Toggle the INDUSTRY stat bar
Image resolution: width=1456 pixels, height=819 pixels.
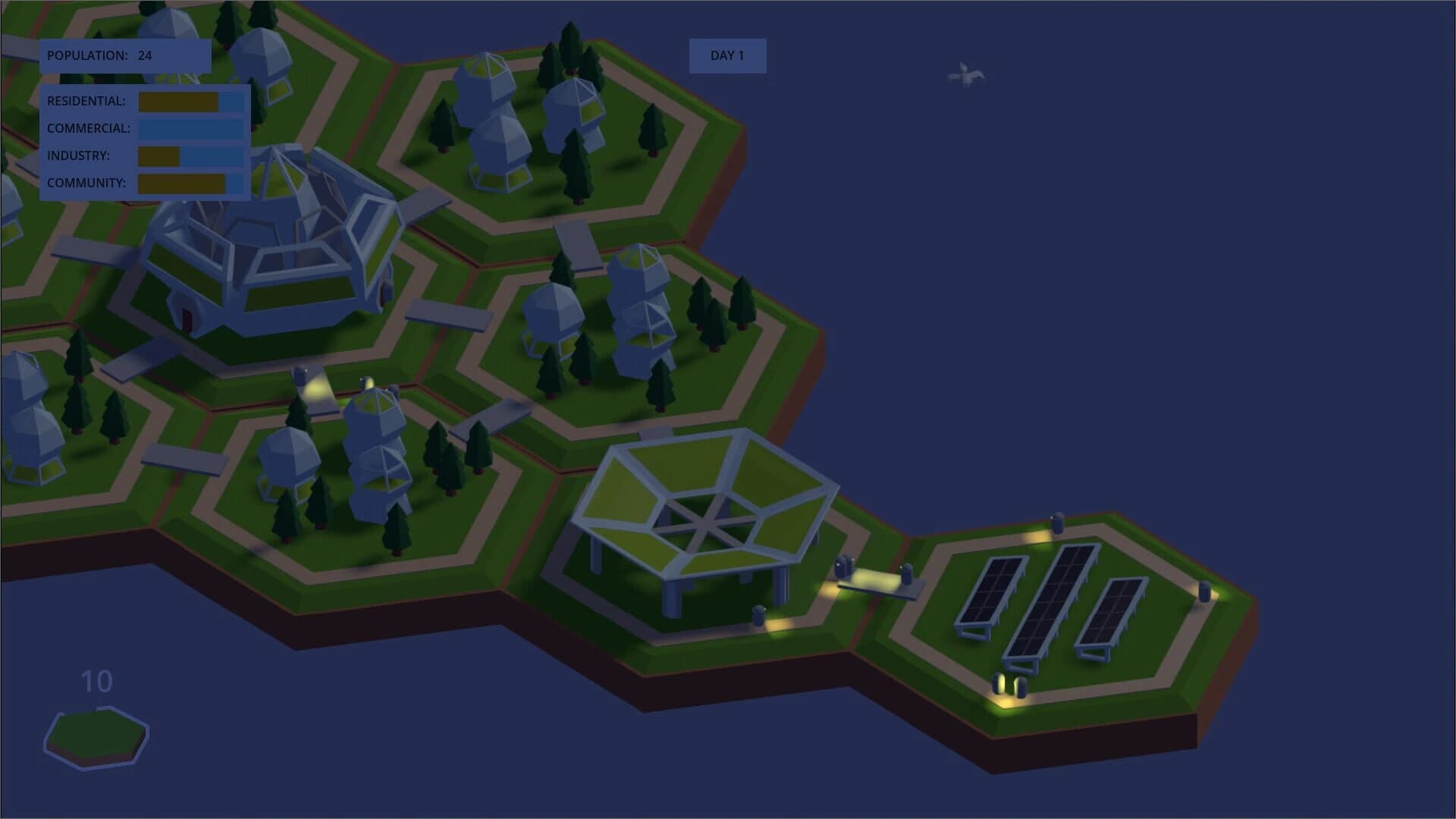[x=190, y=157]
